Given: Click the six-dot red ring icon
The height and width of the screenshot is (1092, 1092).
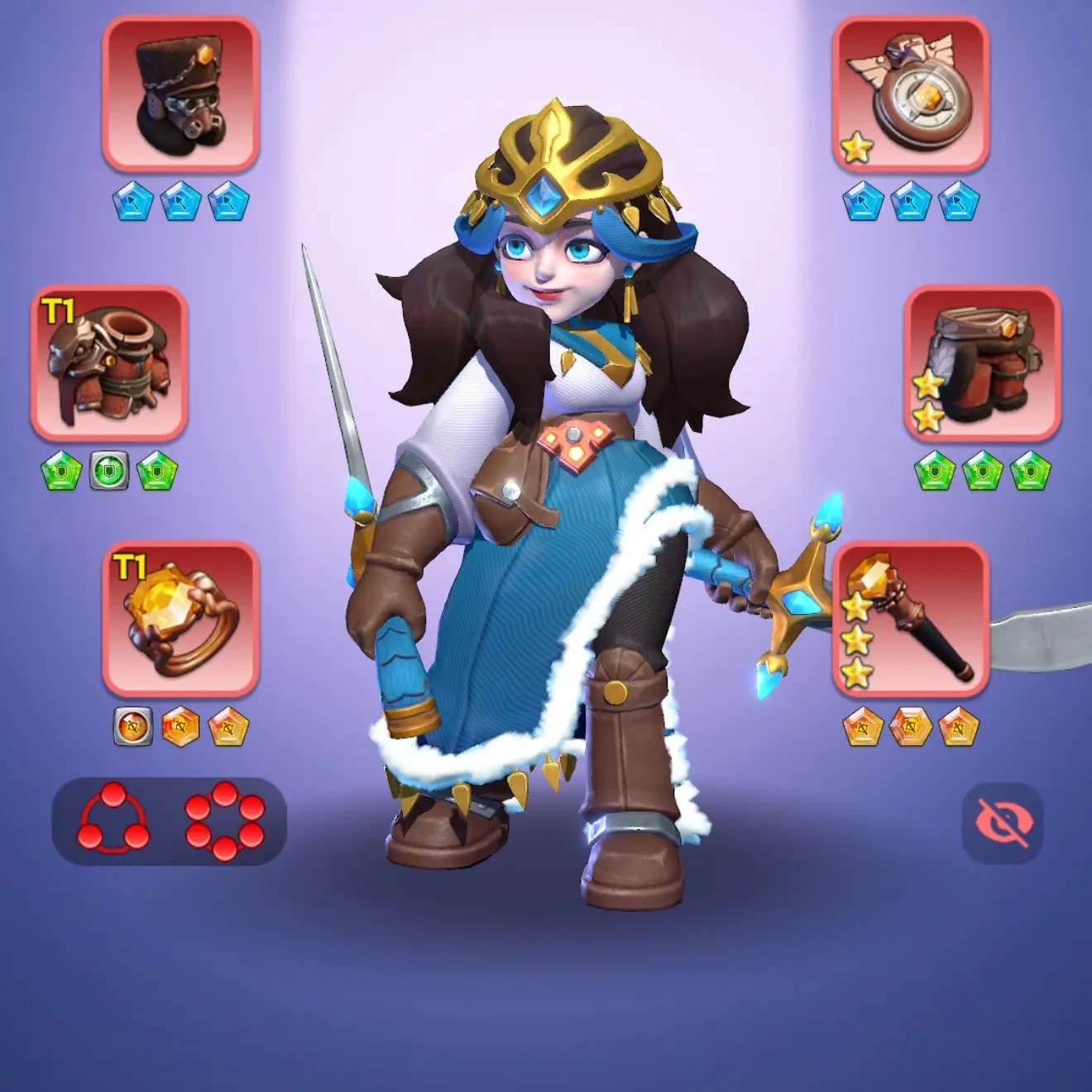Looking at the screenshot, I should tap(224, 819).
